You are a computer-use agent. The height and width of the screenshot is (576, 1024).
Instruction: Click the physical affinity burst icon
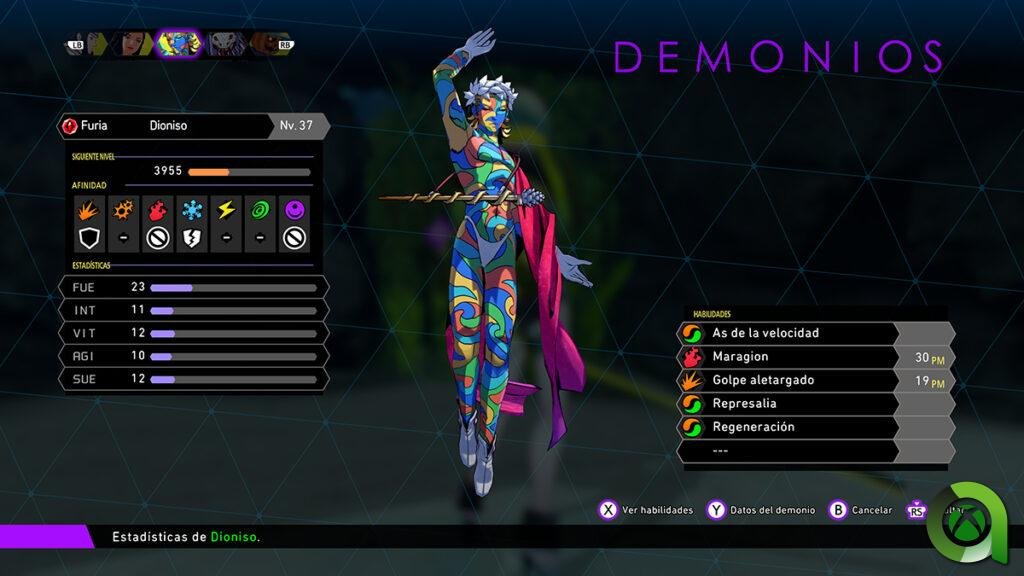[x=89, y=210]
